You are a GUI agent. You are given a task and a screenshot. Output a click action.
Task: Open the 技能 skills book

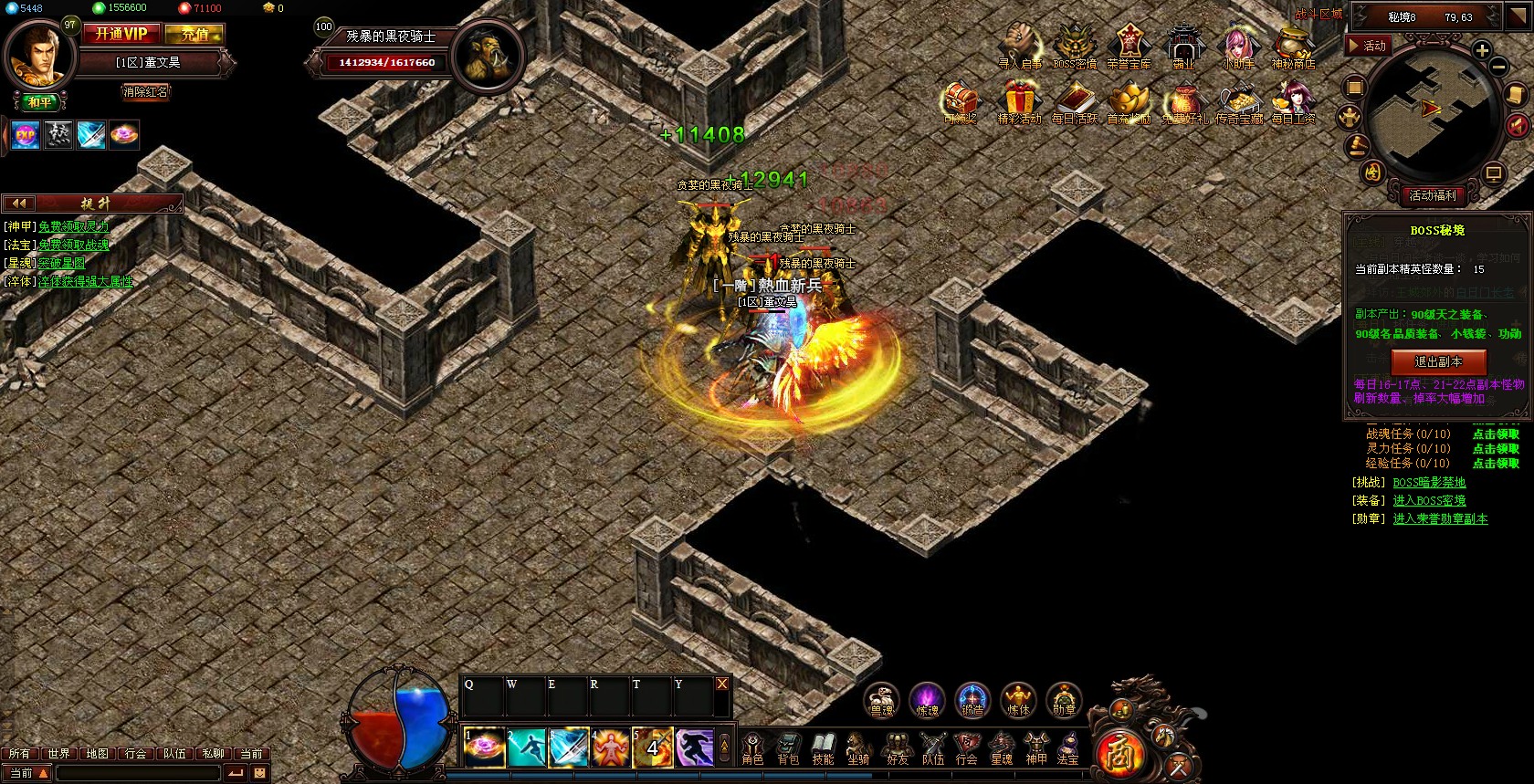coord(824,747)
